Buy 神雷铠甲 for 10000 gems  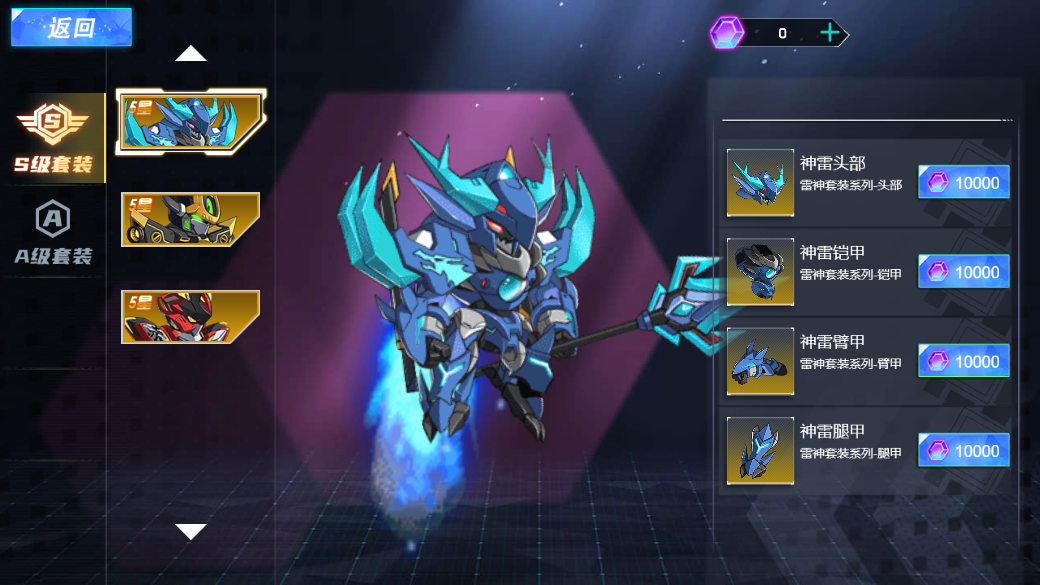pos(964,272)
